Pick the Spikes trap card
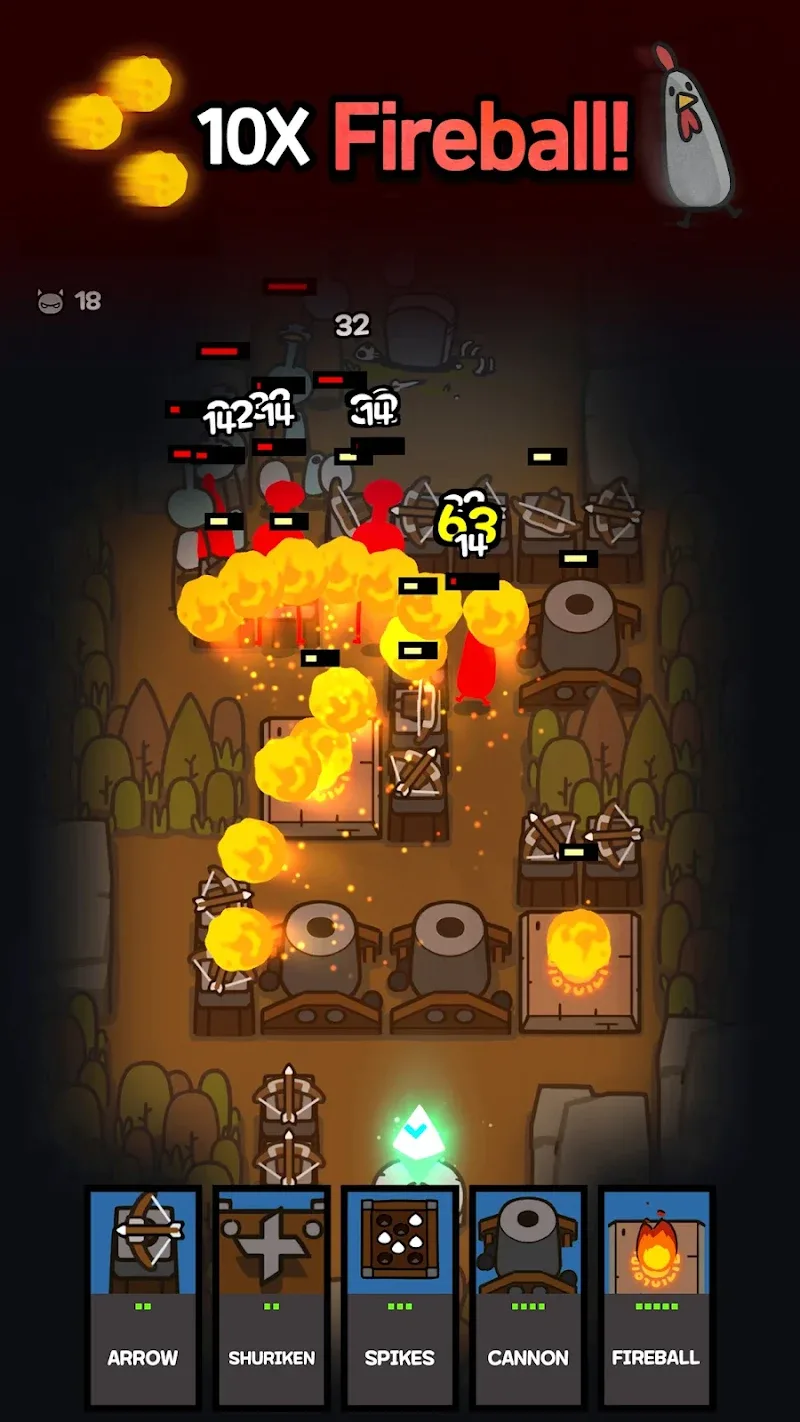This screenshot has height=1422, width=800. pos(399,1296)
